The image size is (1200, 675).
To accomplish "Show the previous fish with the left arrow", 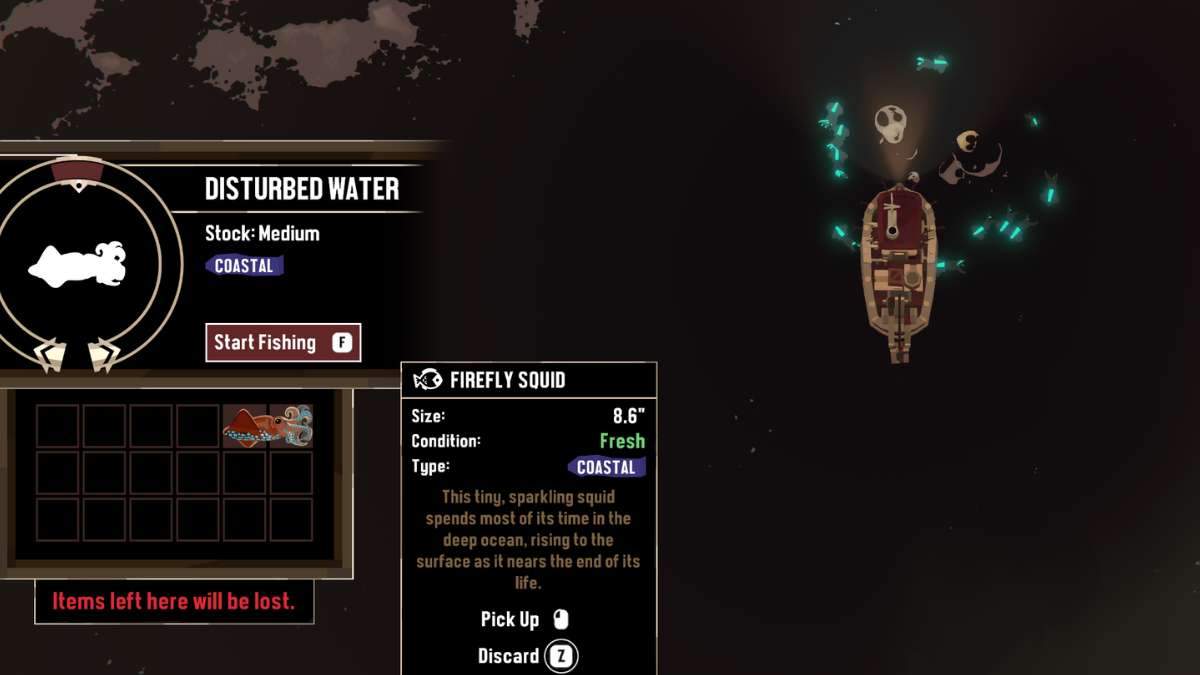I will click(x=50, y=355).
